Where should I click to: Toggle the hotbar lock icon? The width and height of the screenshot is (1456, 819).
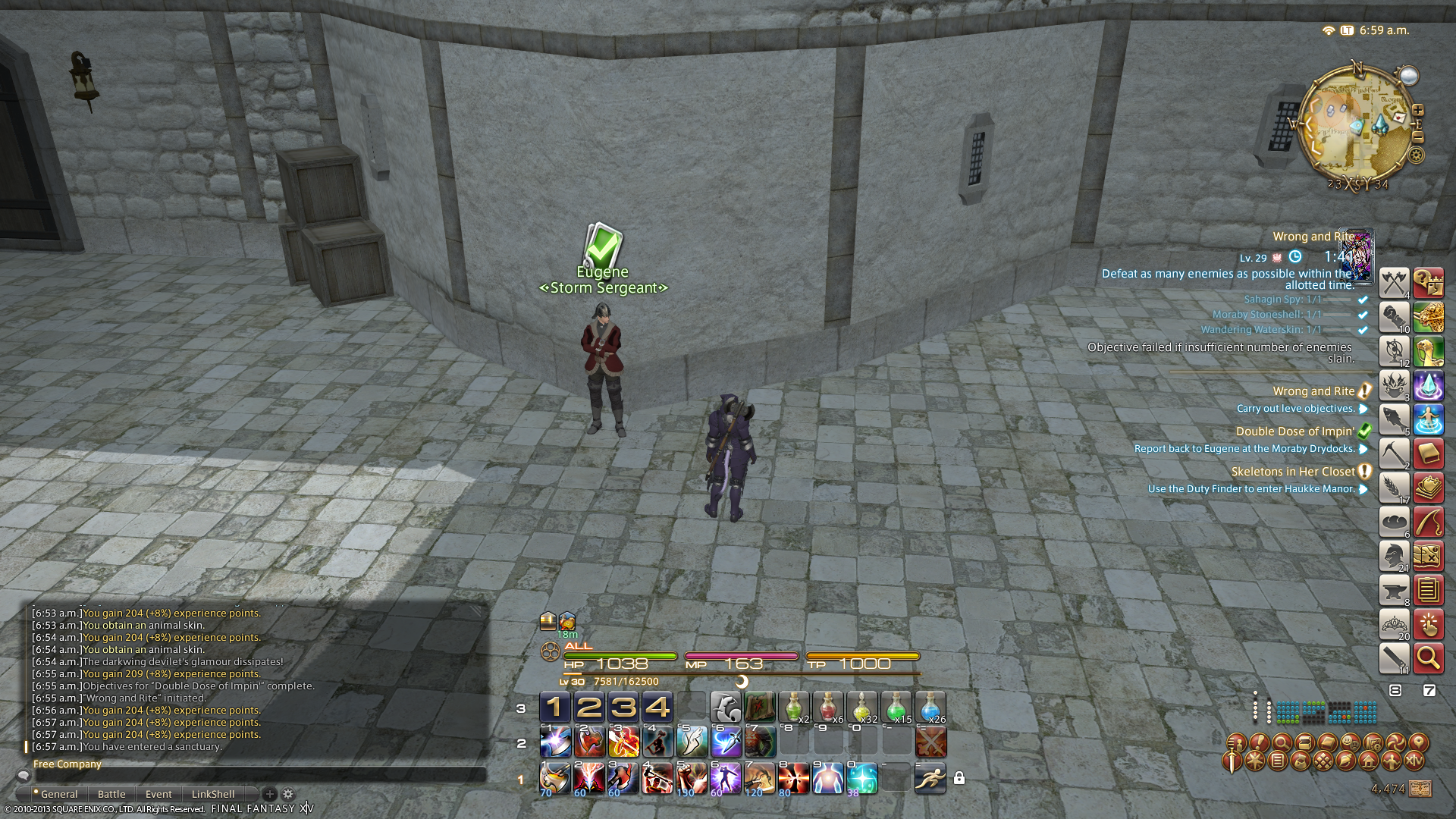point(959,778)
